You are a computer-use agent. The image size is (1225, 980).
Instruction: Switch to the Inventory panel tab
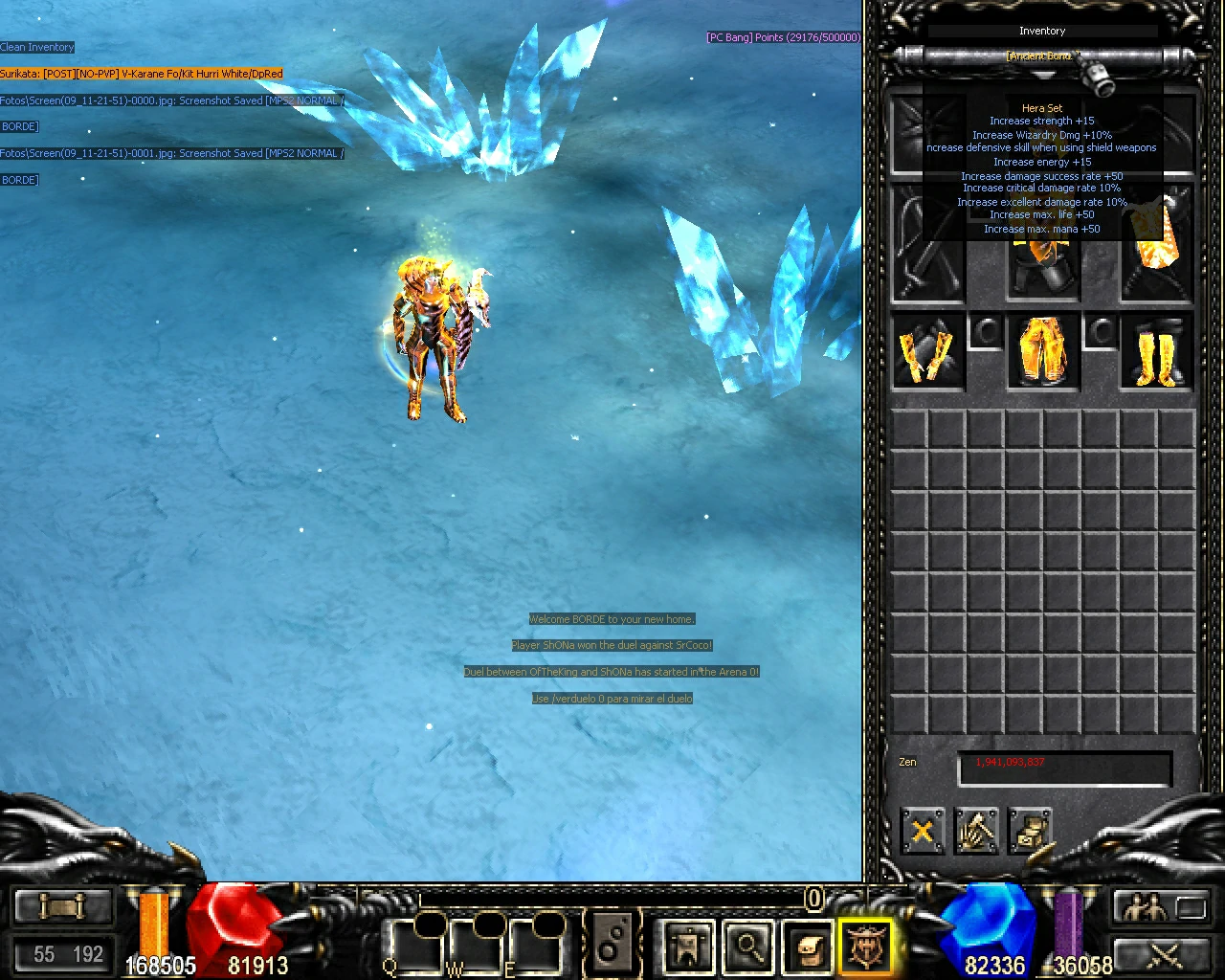click(x=1041, y=31)
